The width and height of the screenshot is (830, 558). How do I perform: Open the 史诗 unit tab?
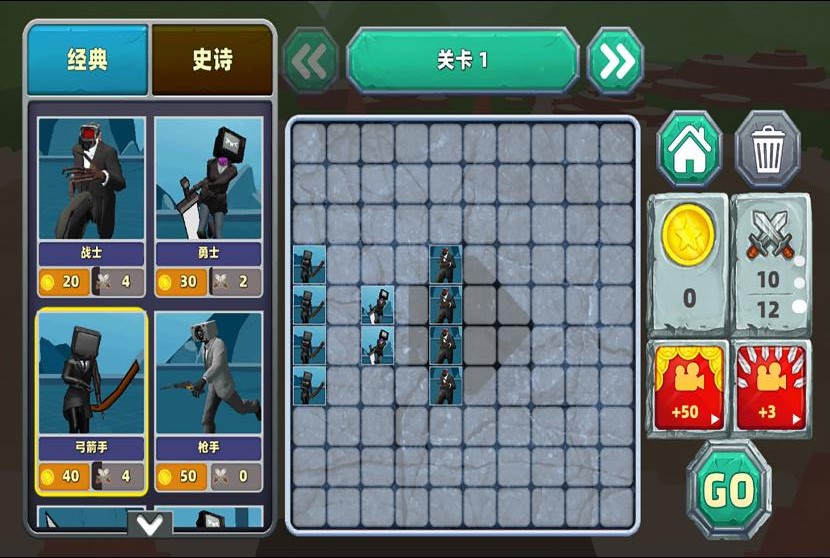(212, 60)
